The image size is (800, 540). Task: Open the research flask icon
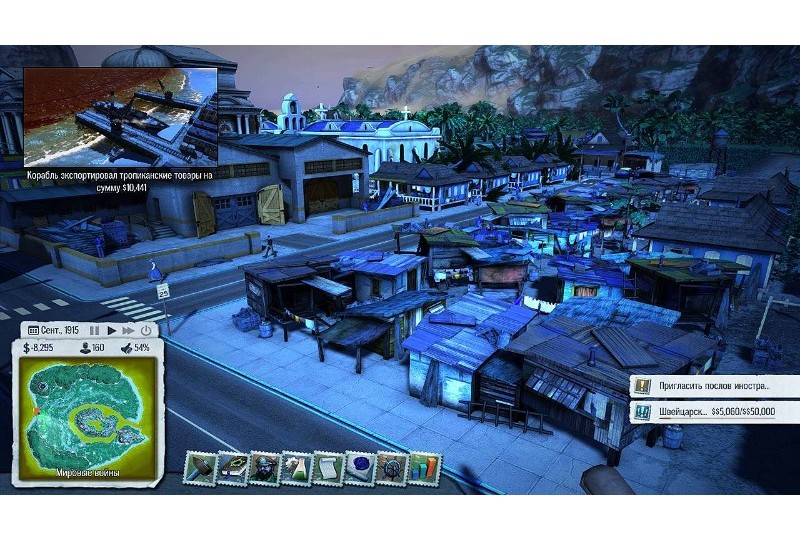(296, 467)
